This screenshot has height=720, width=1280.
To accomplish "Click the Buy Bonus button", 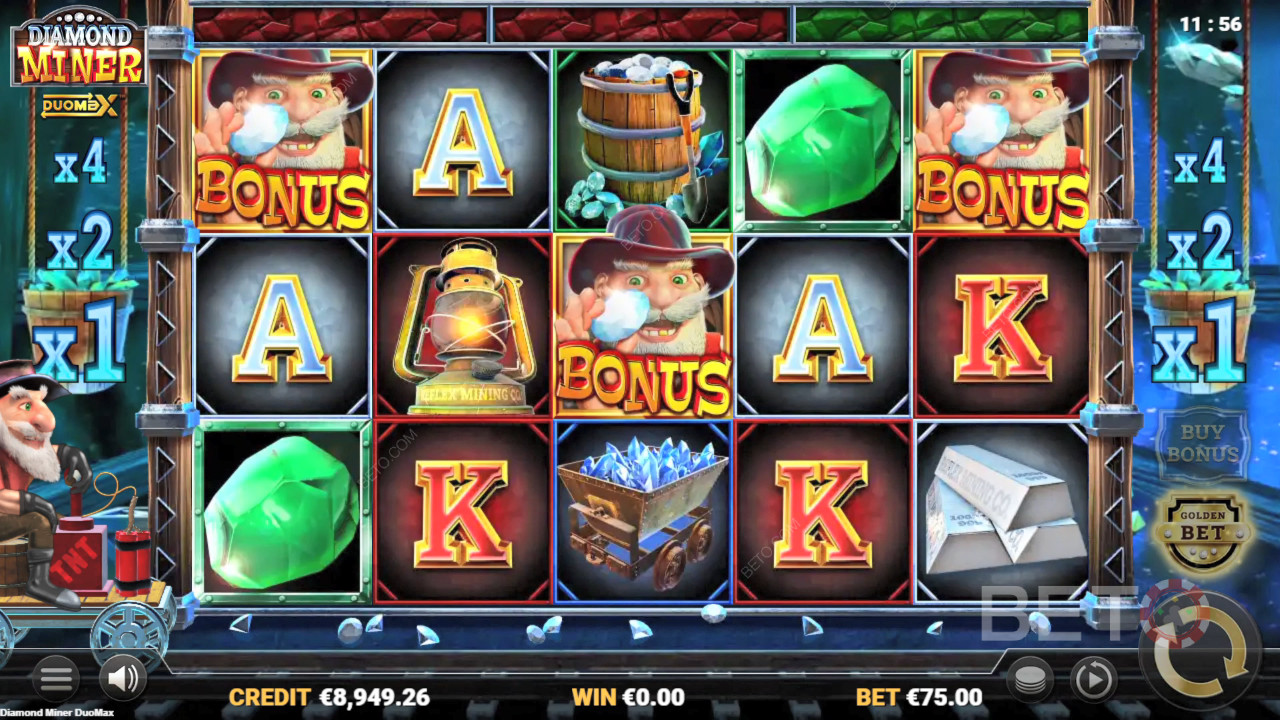I will [x=1203, y=443].
